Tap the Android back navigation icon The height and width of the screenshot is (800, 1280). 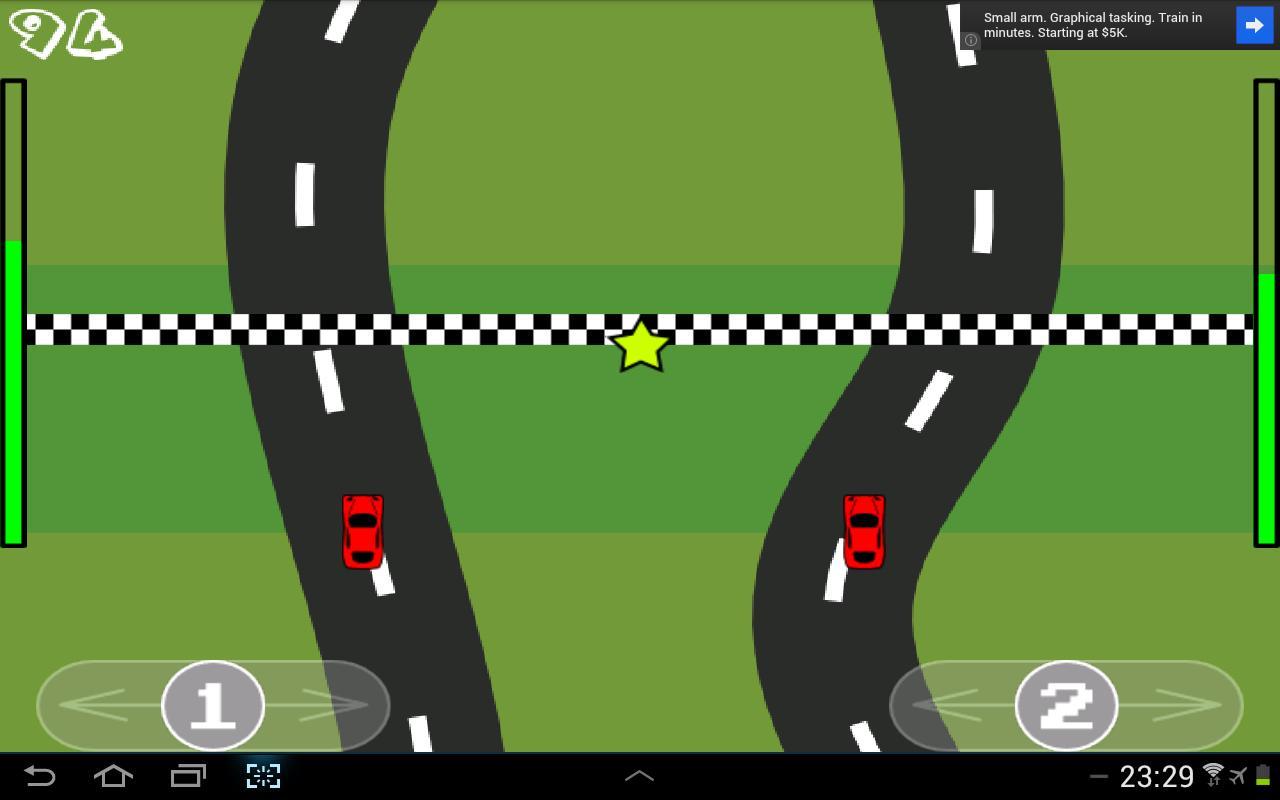tap(38, 776)
